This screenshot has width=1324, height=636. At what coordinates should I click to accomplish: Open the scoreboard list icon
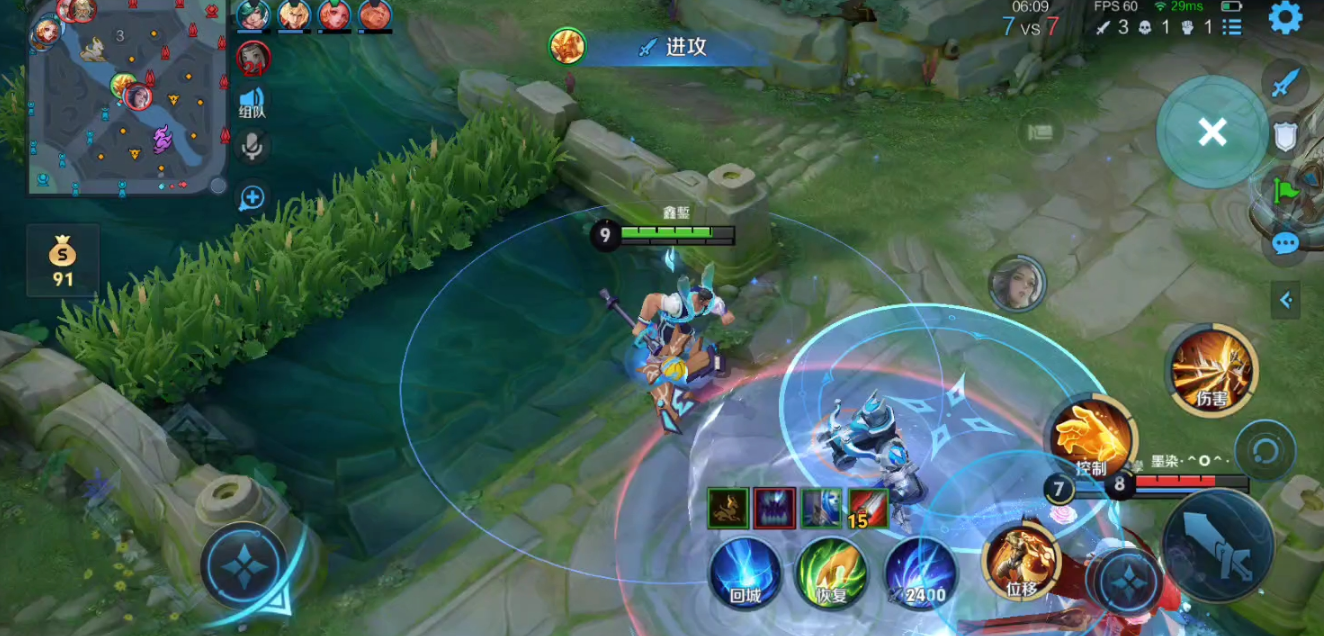pyautogui.click(x=1232, y=28)
